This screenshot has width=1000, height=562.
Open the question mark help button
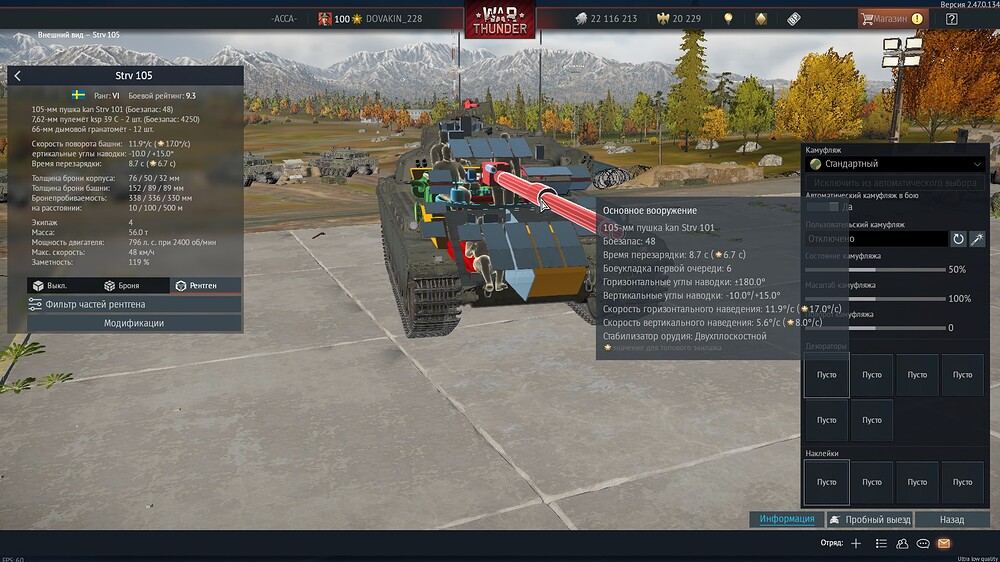(x=951, y=19)
